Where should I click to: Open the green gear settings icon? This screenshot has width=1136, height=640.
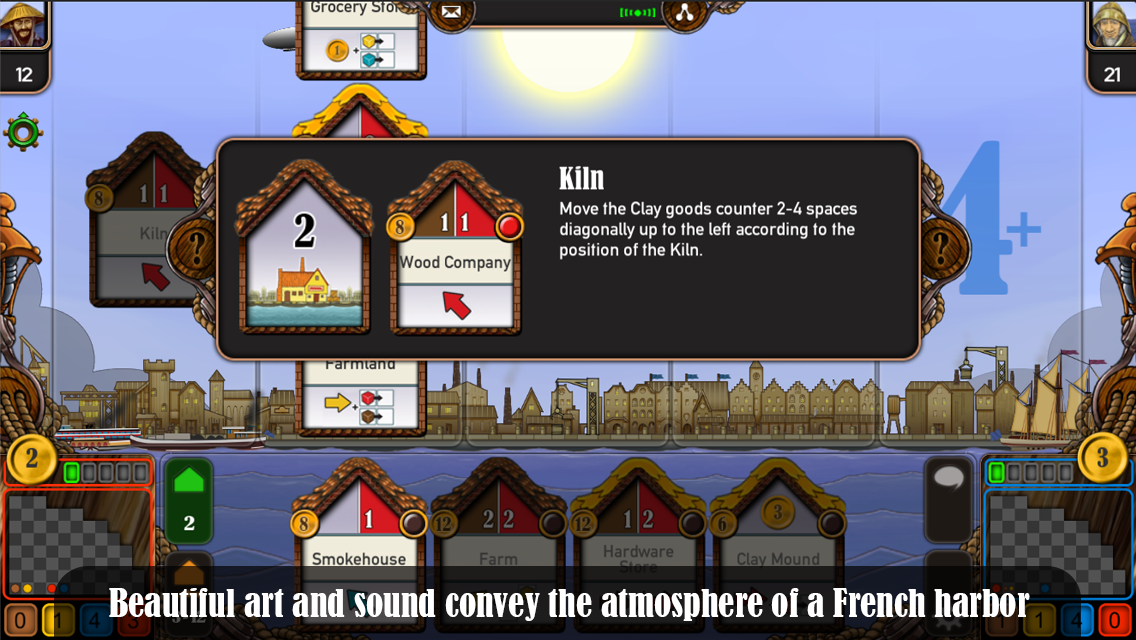[x=22, y=132]
